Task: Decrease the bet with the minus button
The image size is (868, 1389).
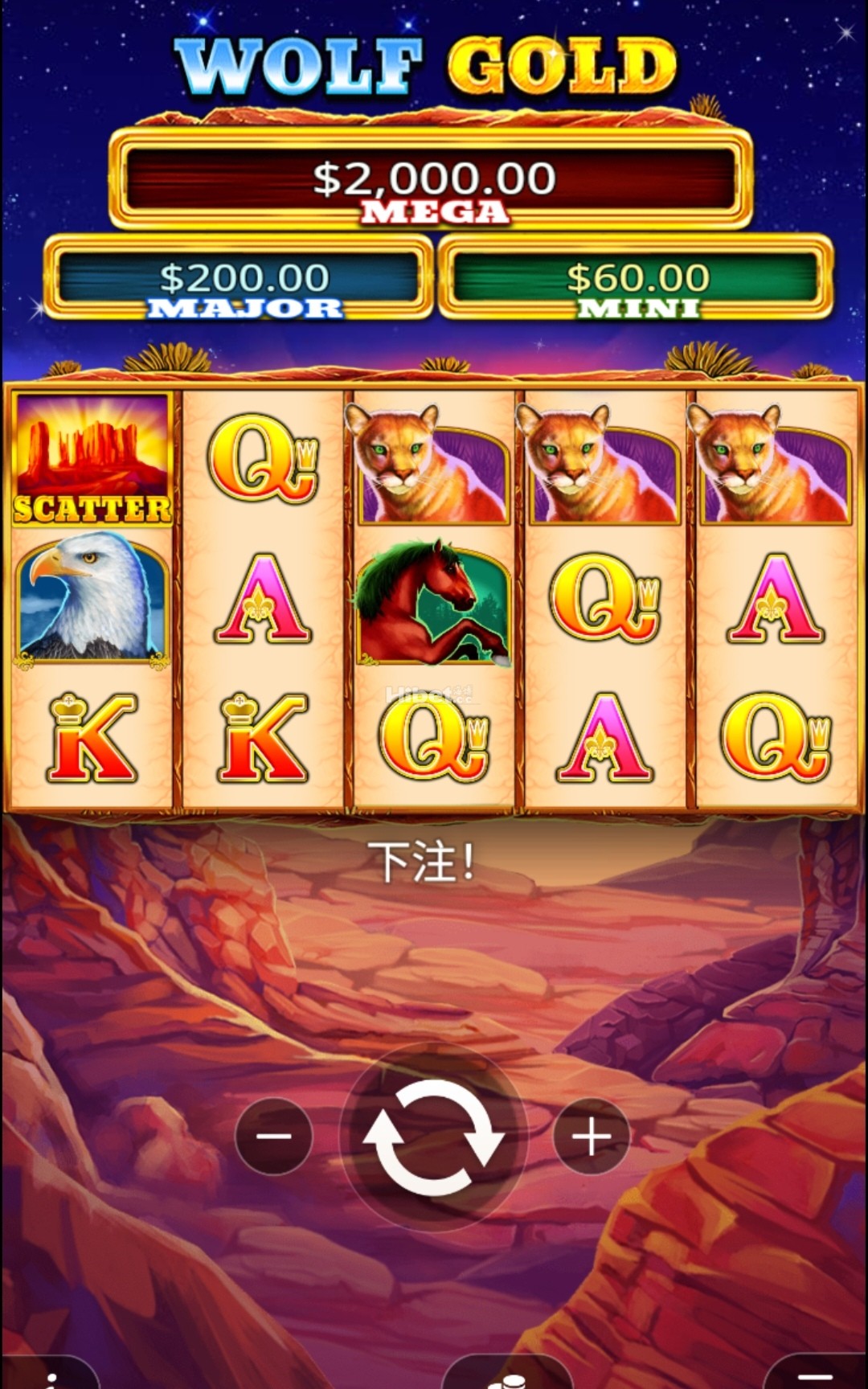Action: 273,1137
